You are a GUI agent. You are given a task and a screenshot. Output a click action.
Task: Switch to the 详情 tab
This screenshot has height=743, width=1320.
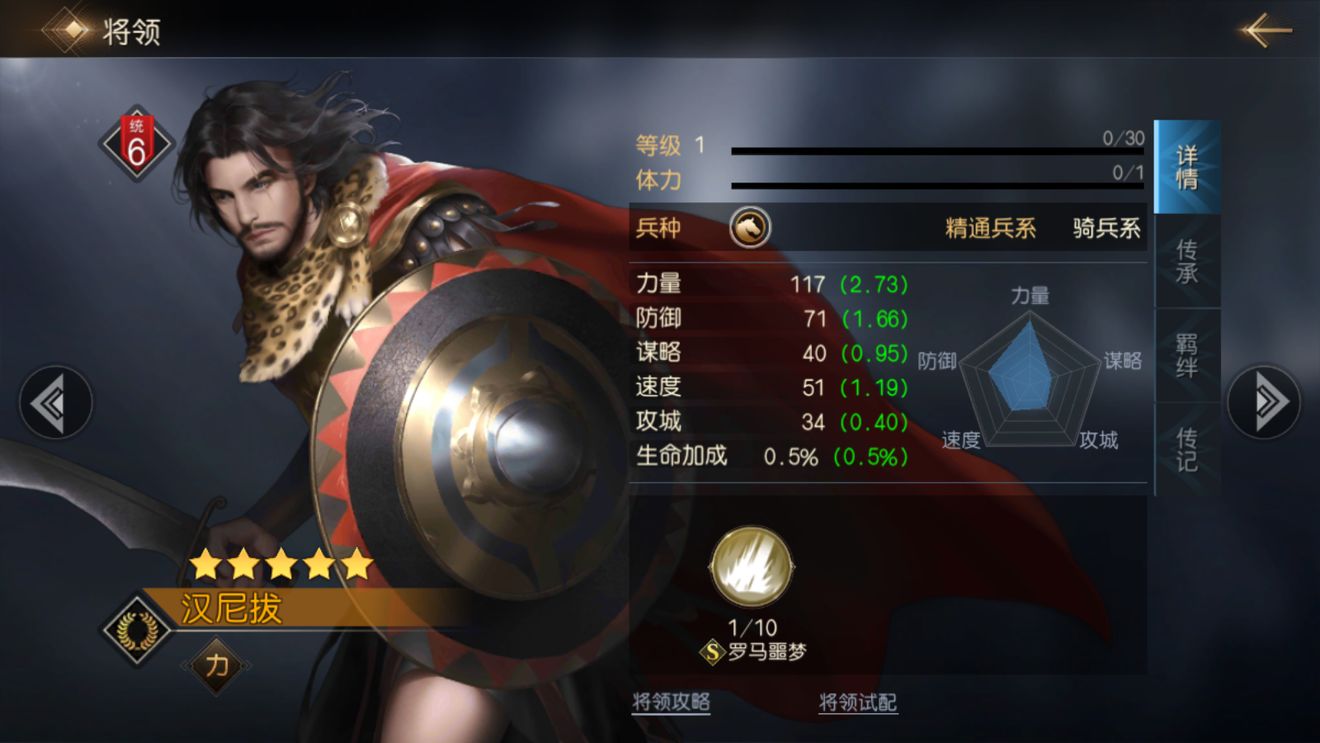[1187, 167]
